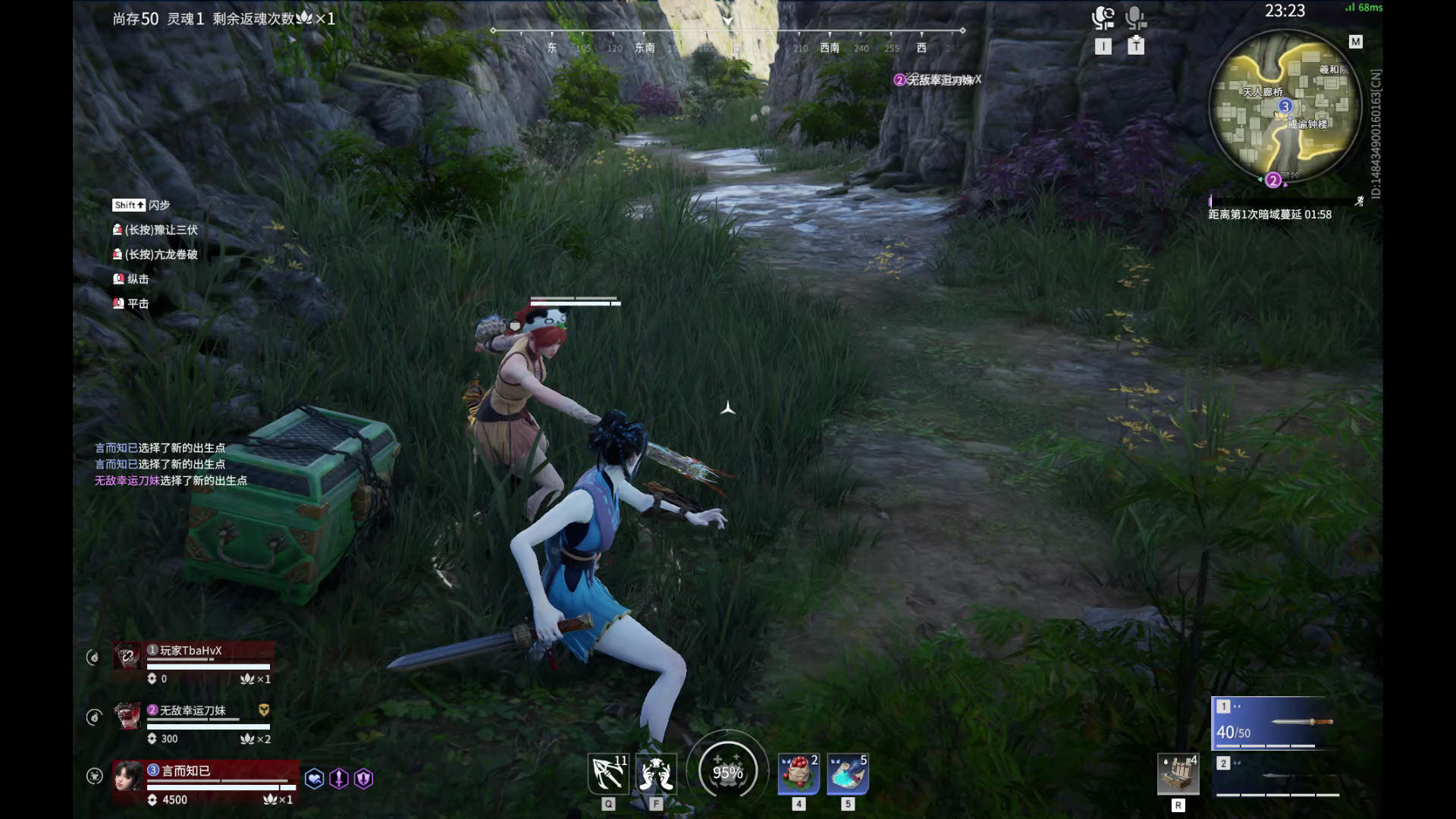Open the treasure chest bag item slot

(x=1178, y=773)
